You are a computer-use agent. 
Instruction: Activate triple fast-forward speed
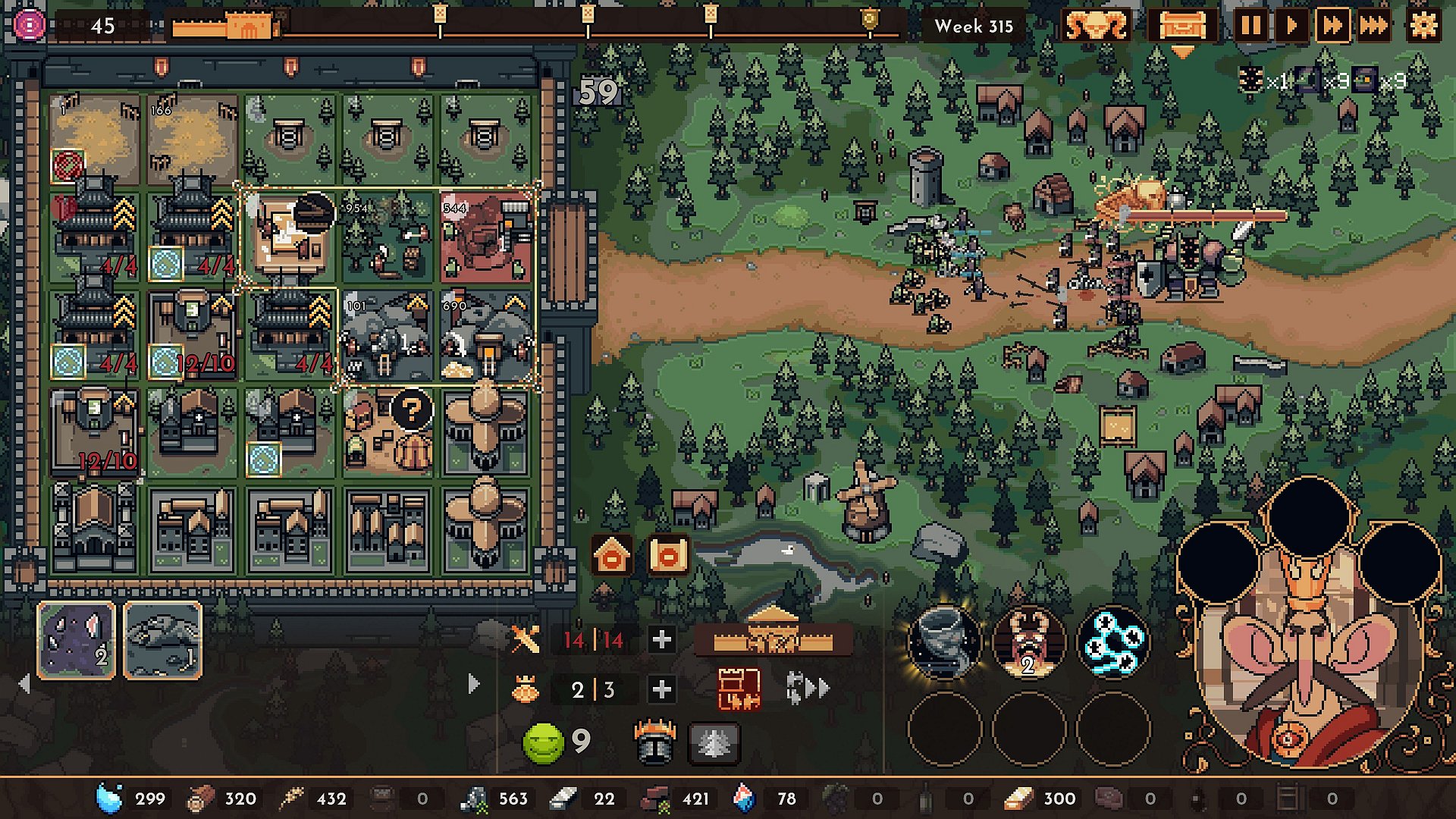coord(1373,27)
